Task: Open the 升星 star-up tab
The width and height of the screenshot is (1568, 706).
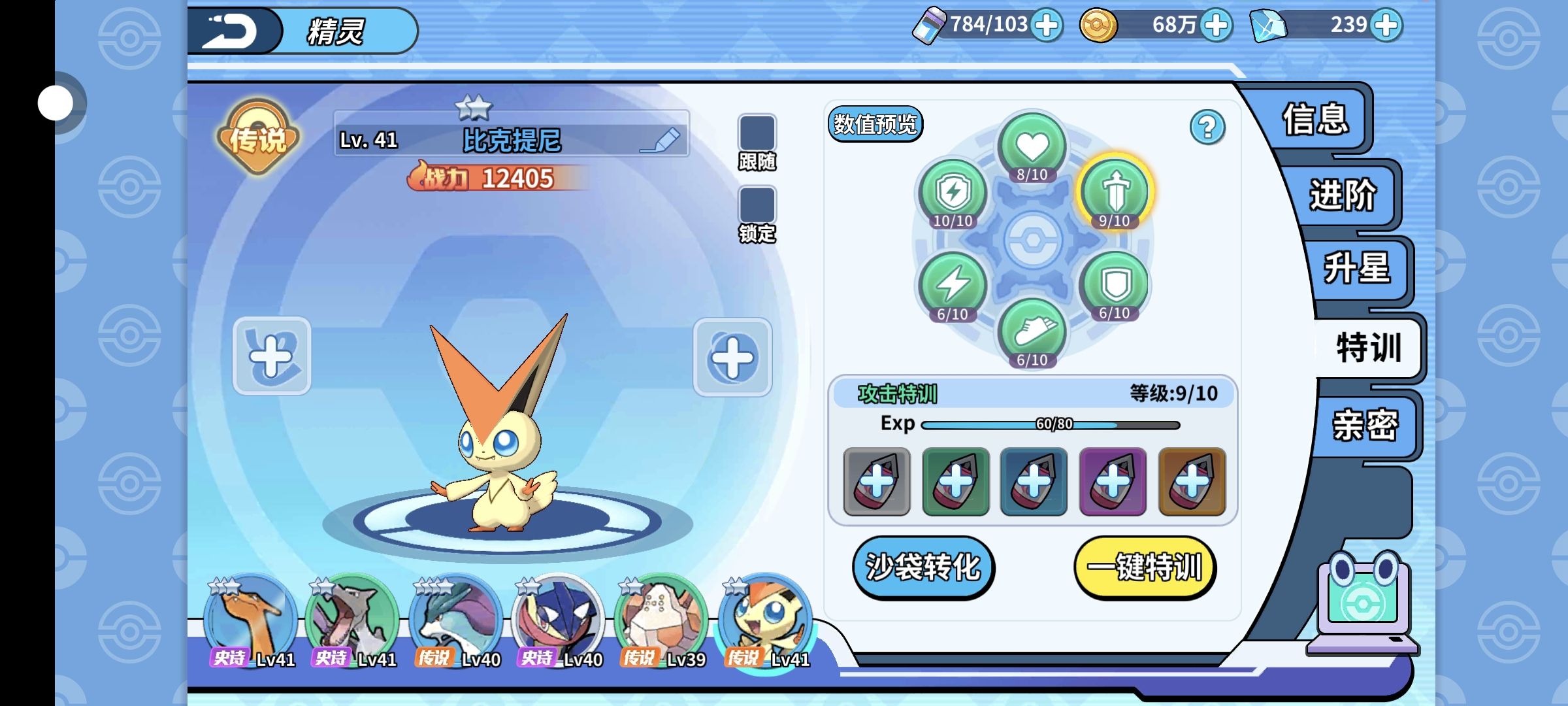Action: coord(1356,268)
